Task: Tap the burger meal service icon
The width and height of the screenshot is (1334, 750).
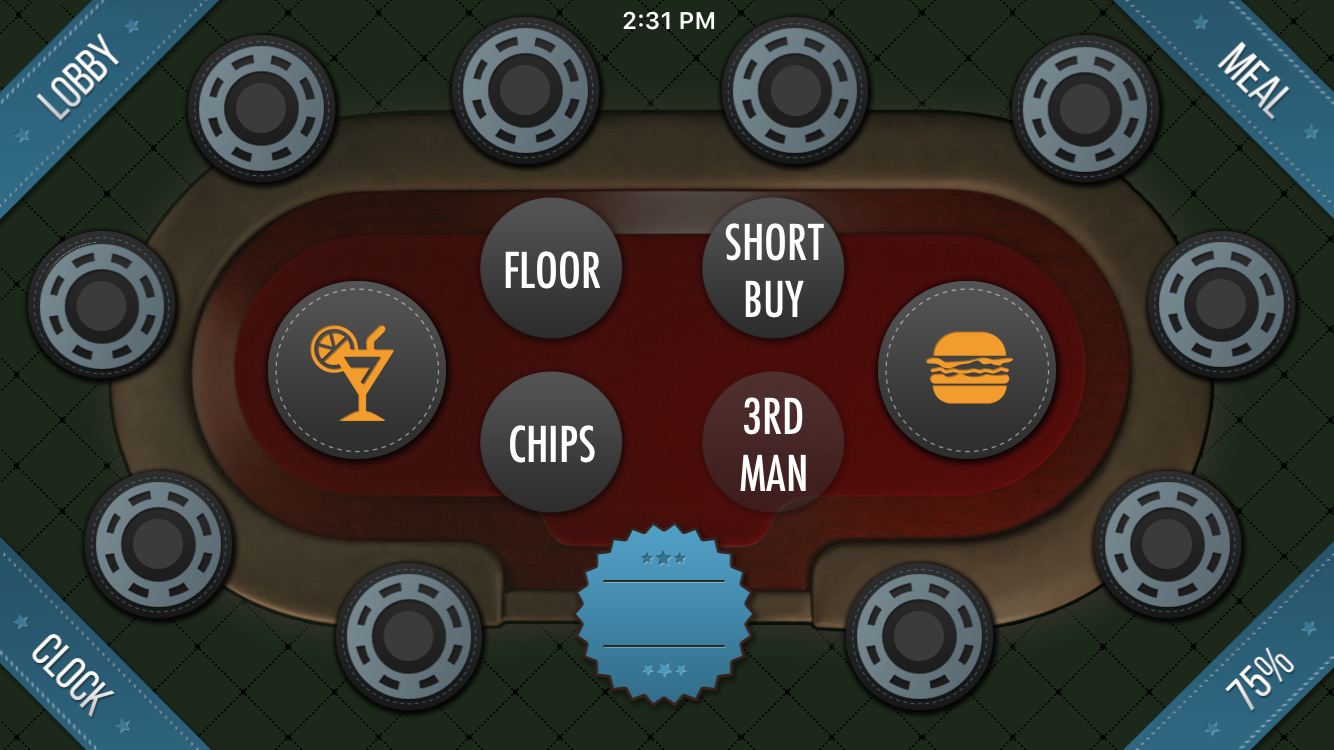Action: click(967, 370)
